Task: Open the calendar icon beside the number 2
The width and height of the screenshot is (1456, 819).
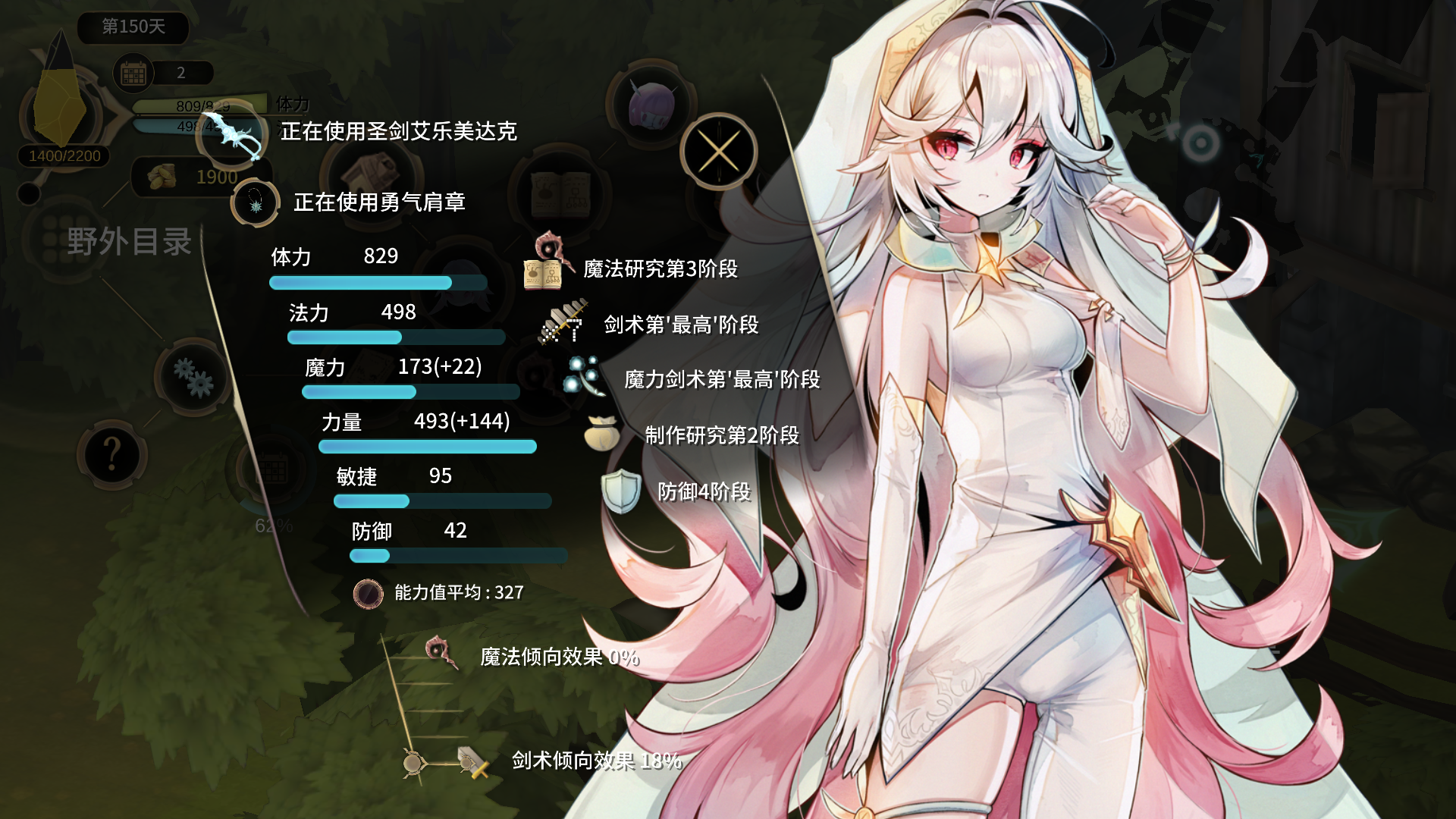Action: [x=134, y=74]
